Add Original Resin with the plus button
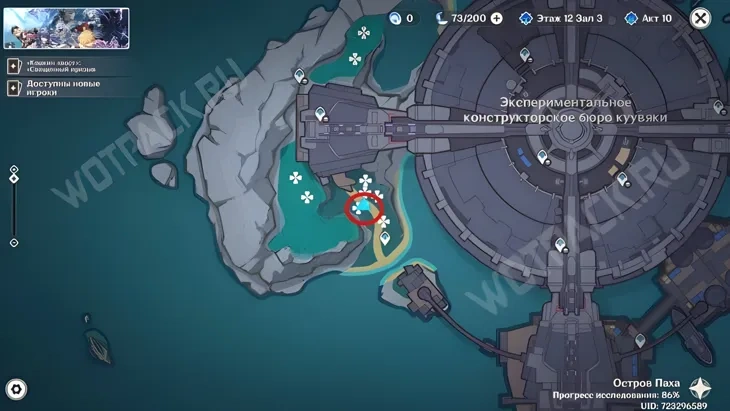Viewport: 730px width, 411px height. [x=497, y=18]
